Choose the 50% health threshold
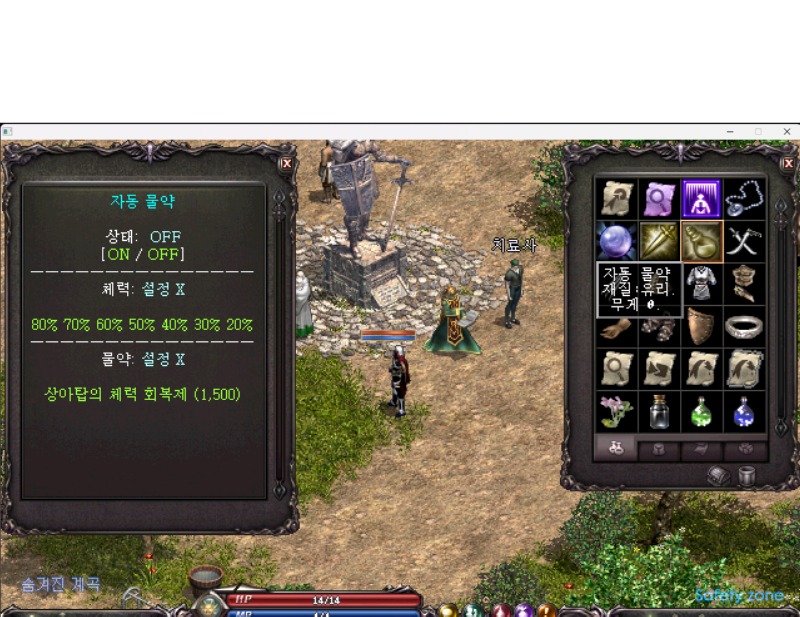The image size is (800, 617). coord(143,325)
